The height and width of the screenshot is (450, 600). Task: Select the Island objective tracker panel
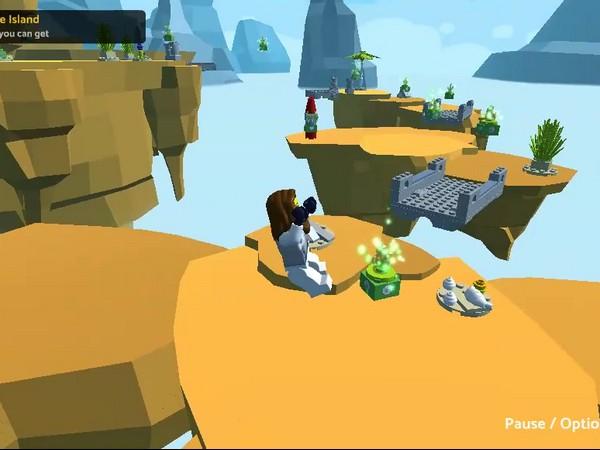[70, 25]
